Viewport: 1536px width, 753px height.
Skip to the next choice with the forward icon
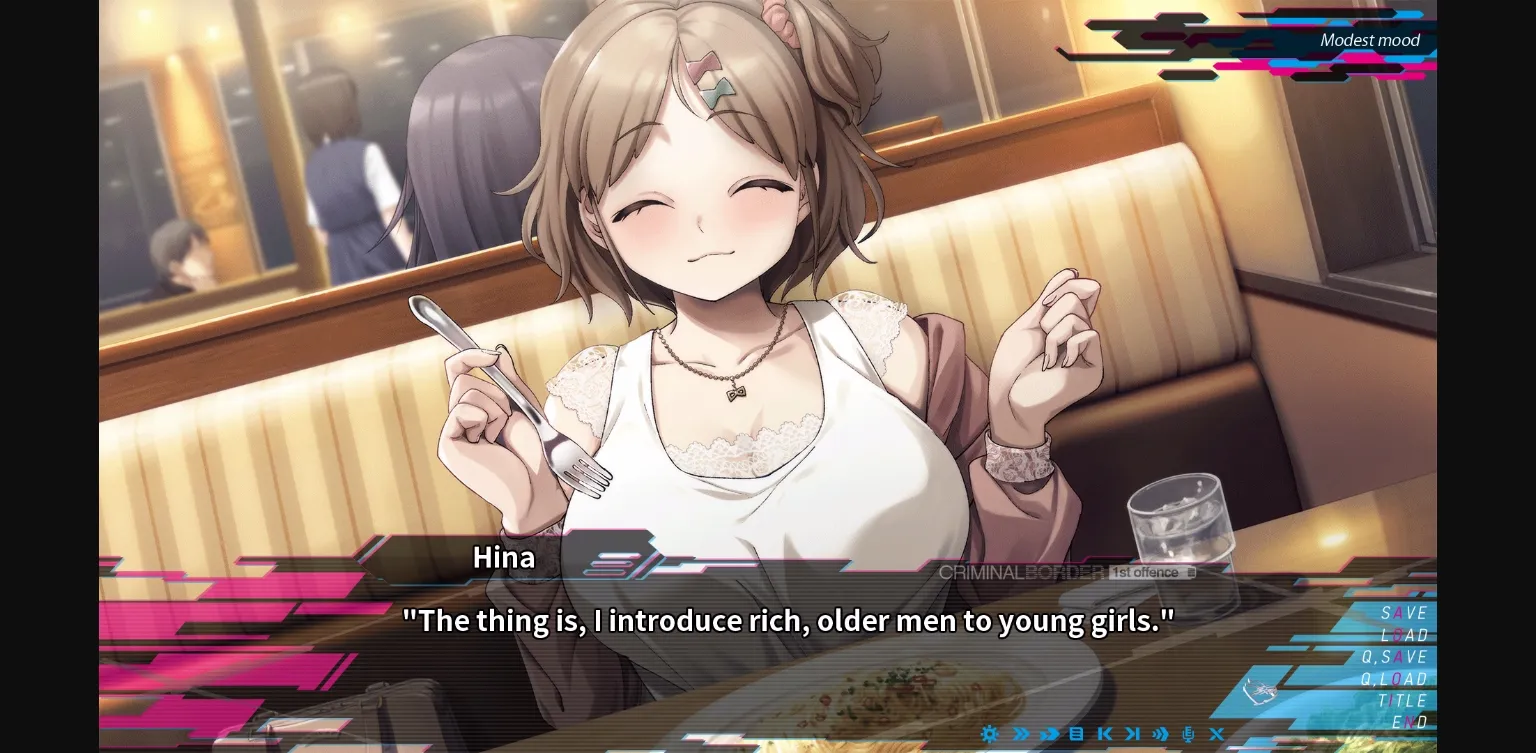(x=1133, y=735)
